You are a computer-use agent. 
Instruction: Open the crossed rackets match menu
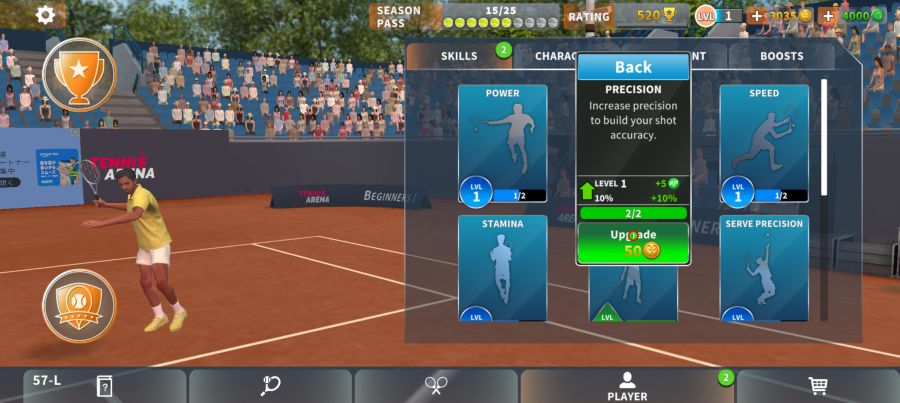pyautogui.click(x=436, y=386)
